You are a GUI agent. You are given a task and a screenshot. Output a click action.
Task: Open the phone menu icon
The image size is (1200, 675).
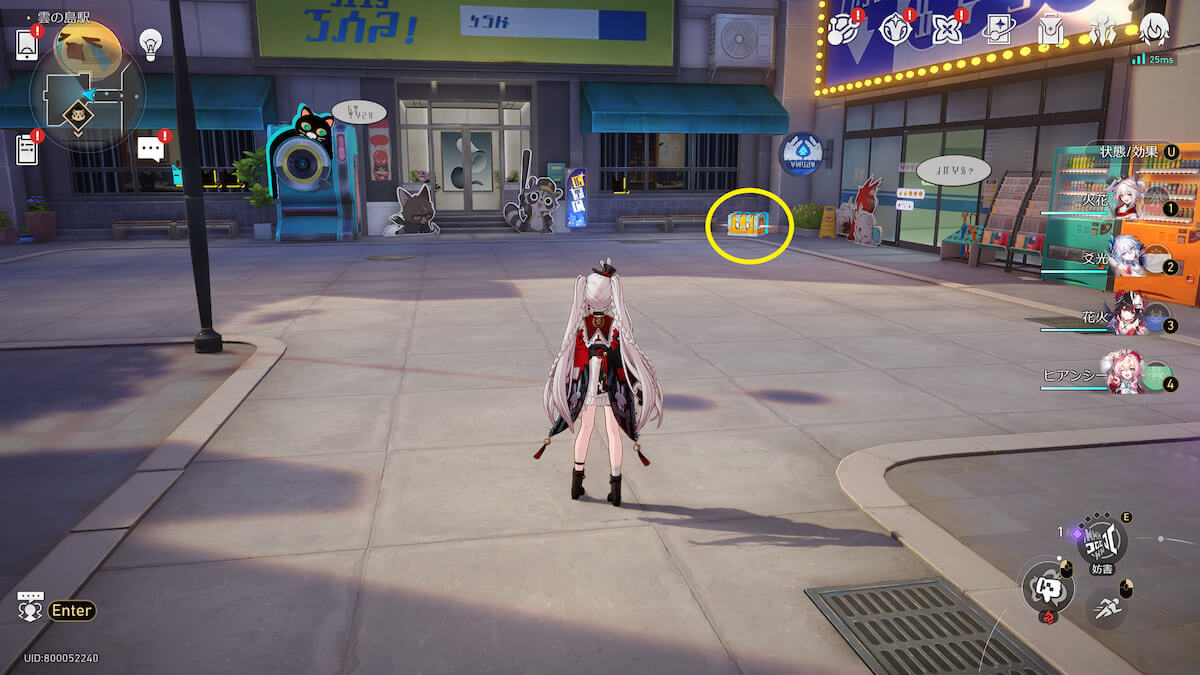click(27, 44)
